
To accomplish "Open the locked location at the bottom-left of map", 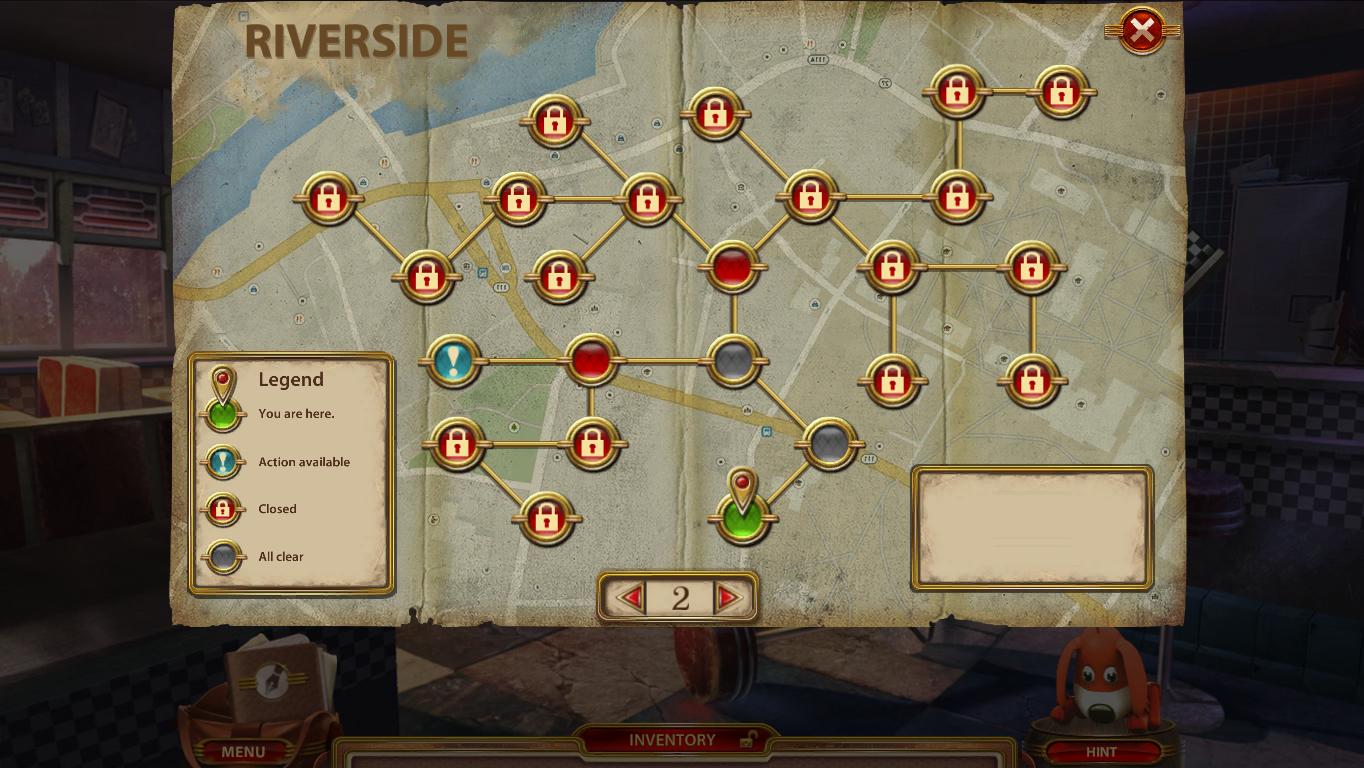I will coord(546,519).
